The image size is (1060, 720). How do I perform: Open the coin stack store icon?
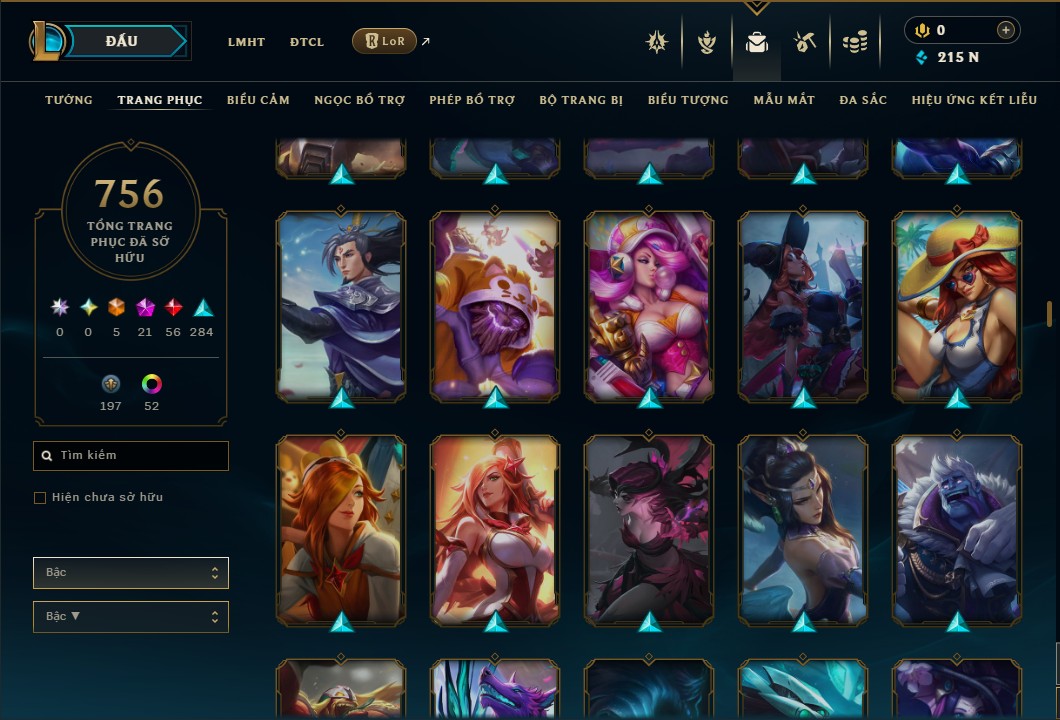click(x=854, y=42)
